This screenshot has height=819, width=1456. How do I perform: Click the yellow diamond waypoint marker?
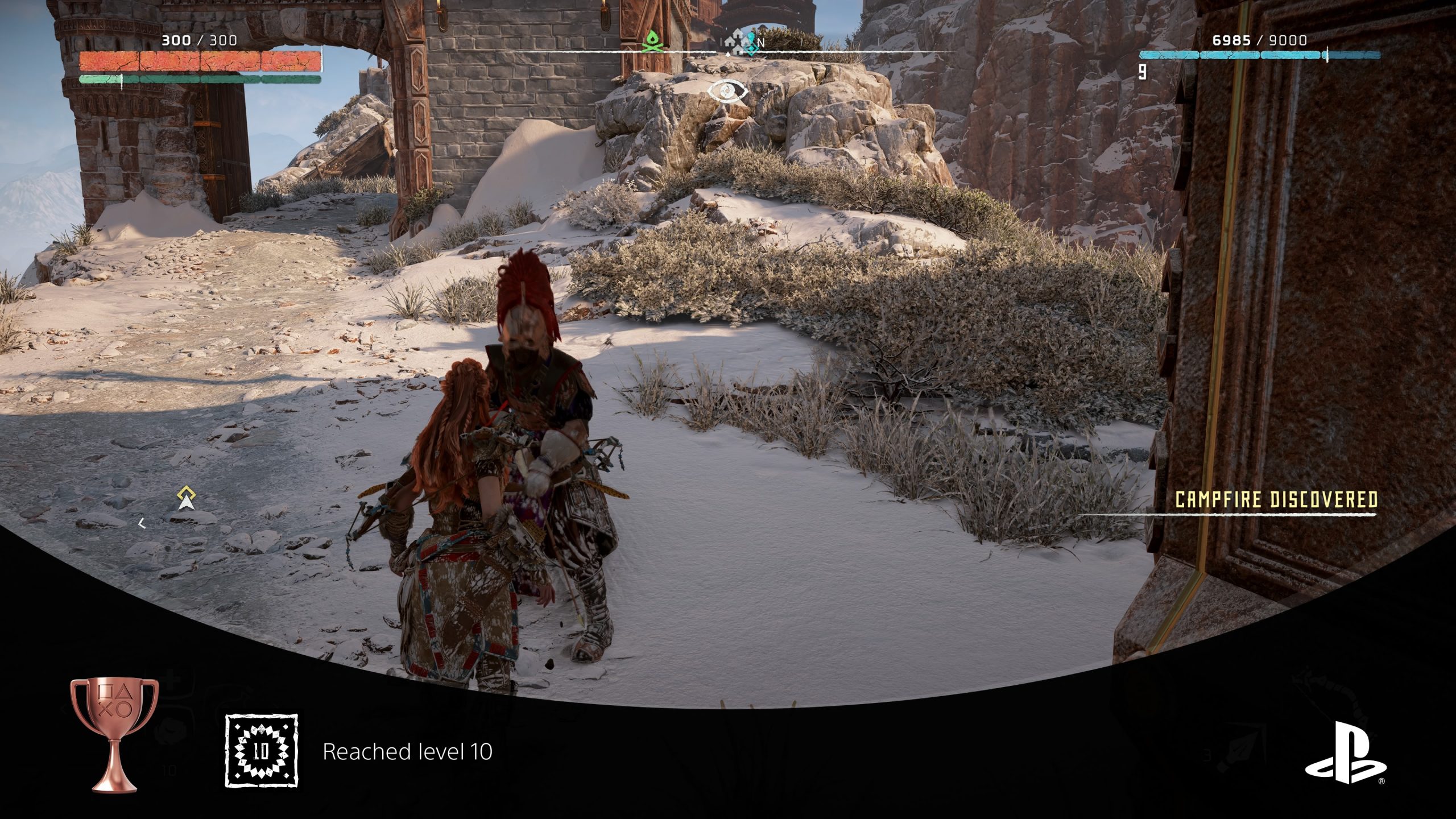pos(186,498)
